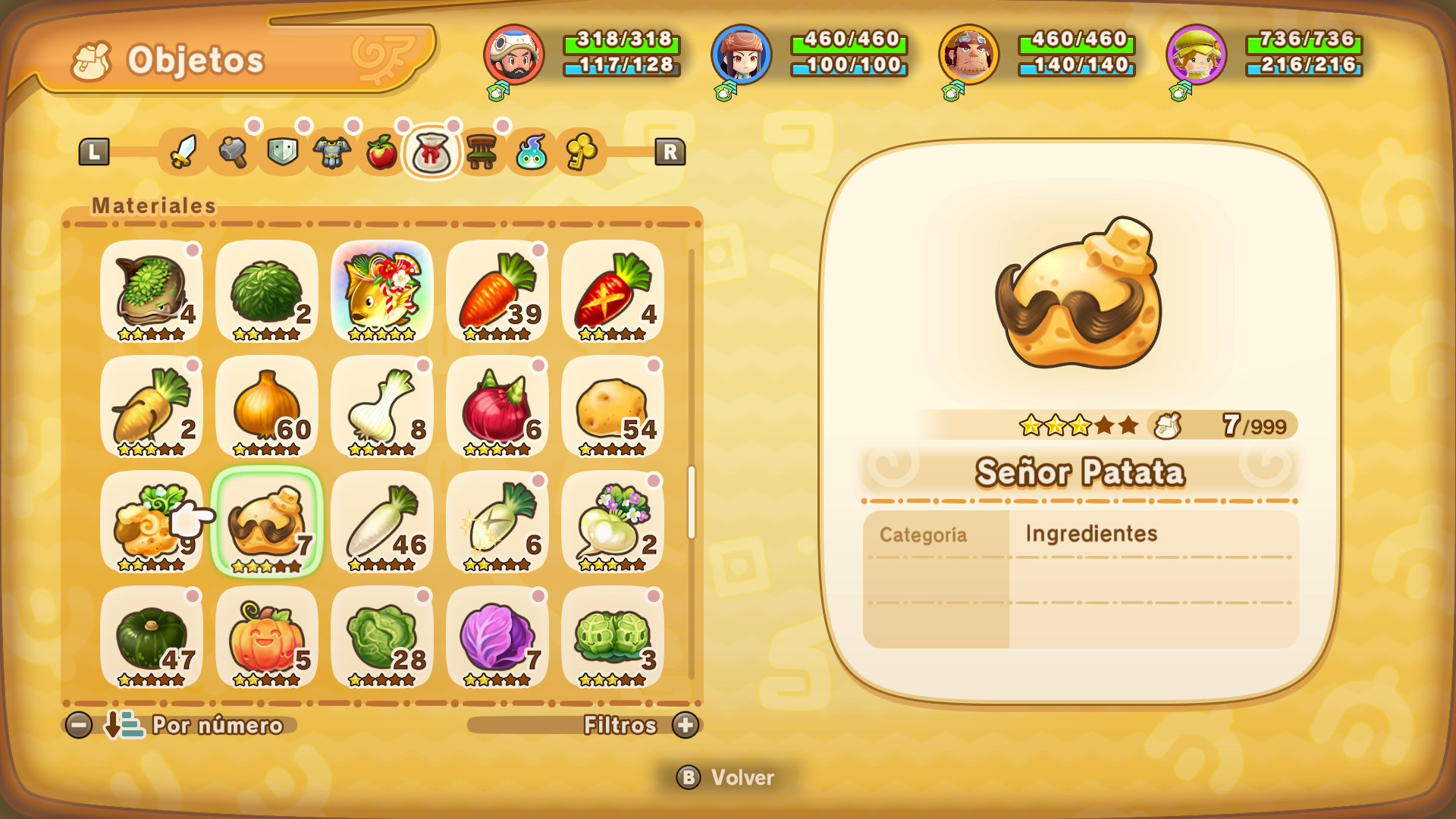Choose the Señor Patata mustache potato slot
Image resolution: width=1456 pixels, height=819 pixels.
(x=267, y=522)
